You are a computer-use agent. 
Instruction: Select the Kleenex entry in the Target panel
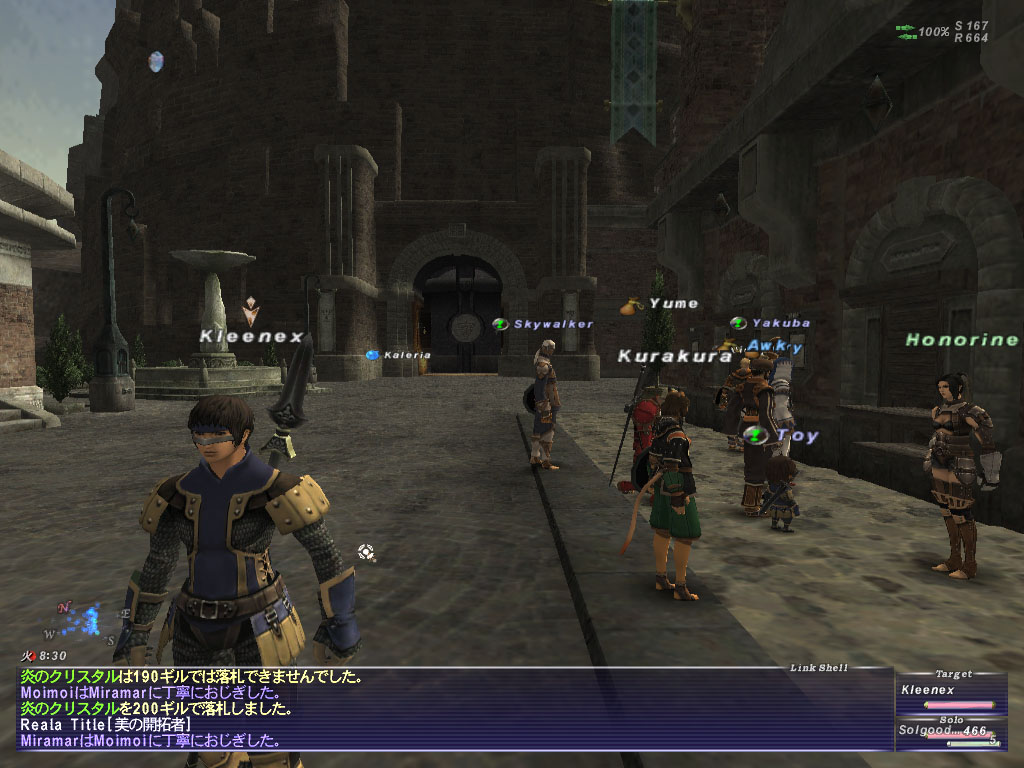tap(926, 690)
